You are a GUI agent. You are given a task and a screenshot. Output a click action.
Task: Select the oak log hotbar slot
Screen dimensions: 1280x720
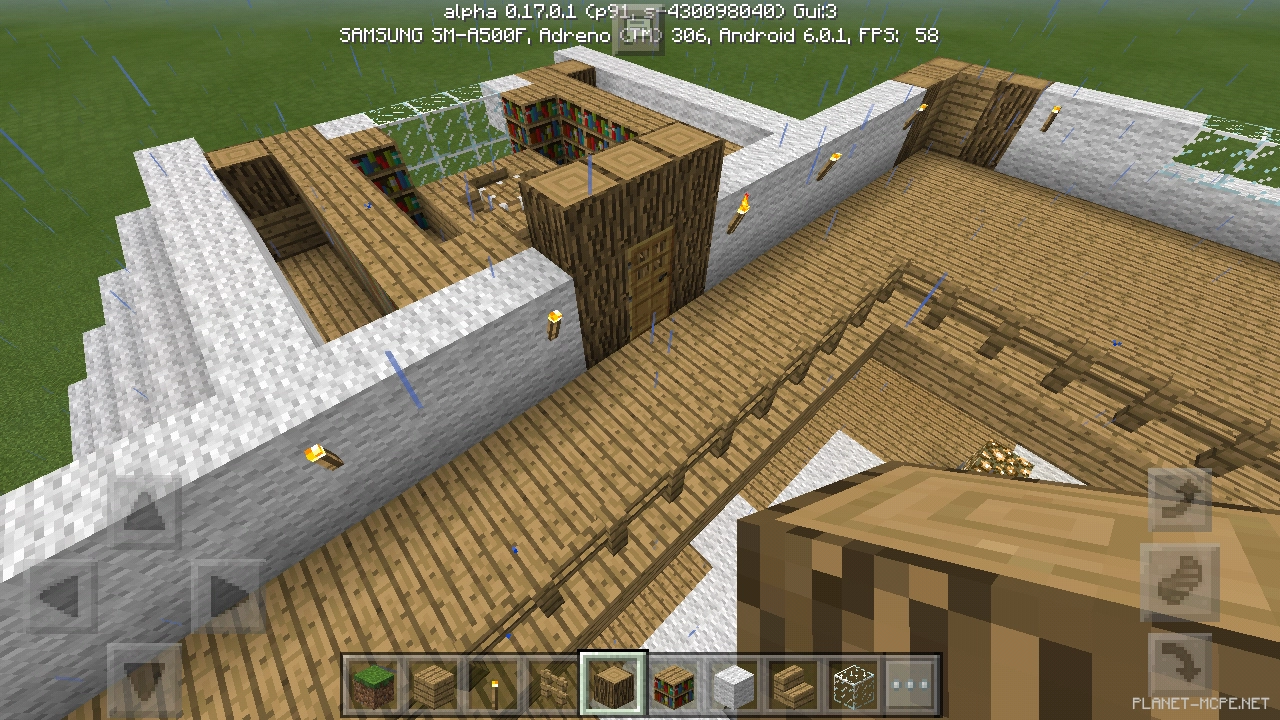tap(613, 686)
